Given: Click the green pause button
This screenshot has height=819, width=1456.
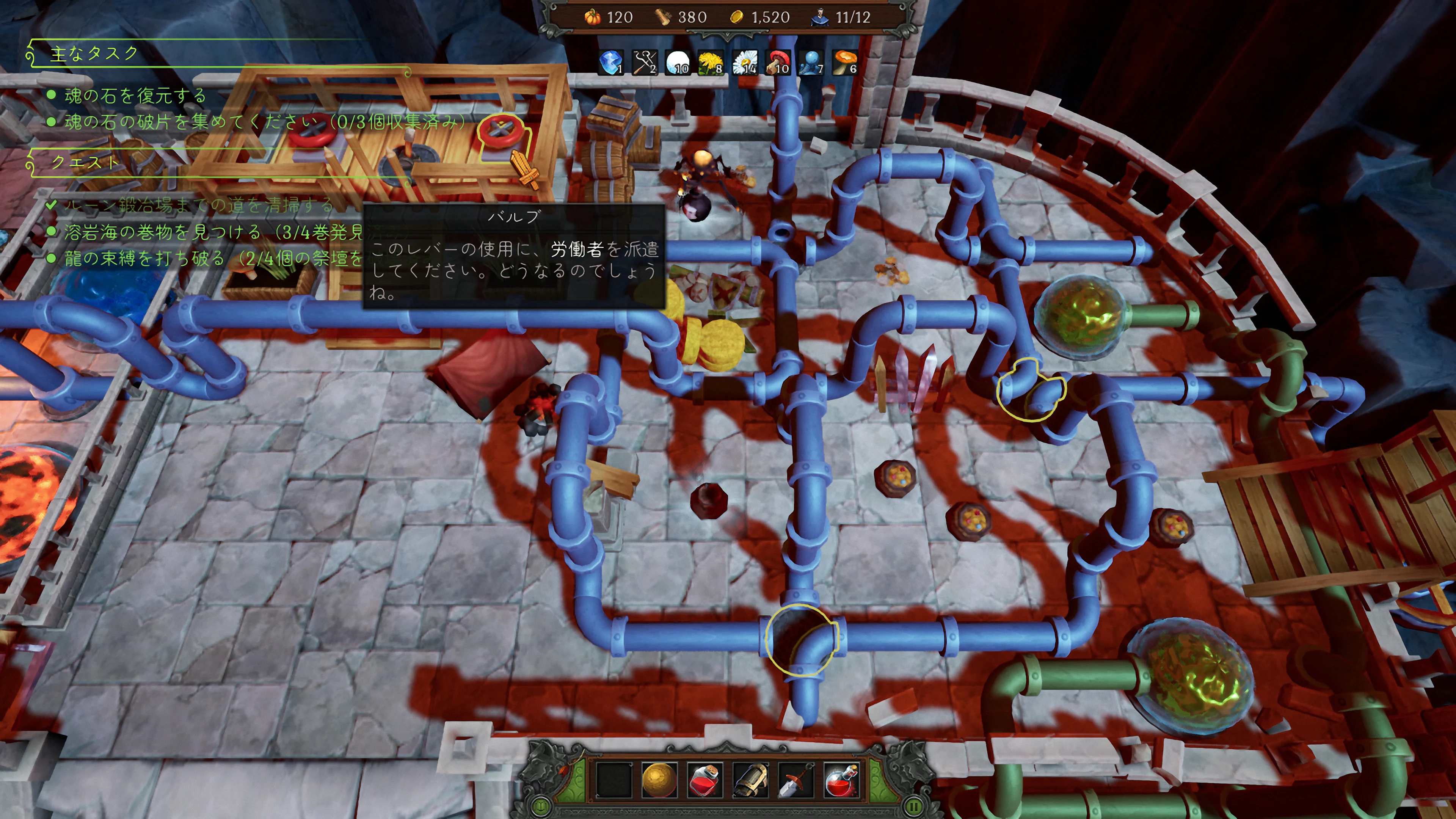Looking at the screenshot, I should pyautogui.click(x=913, y=805).
